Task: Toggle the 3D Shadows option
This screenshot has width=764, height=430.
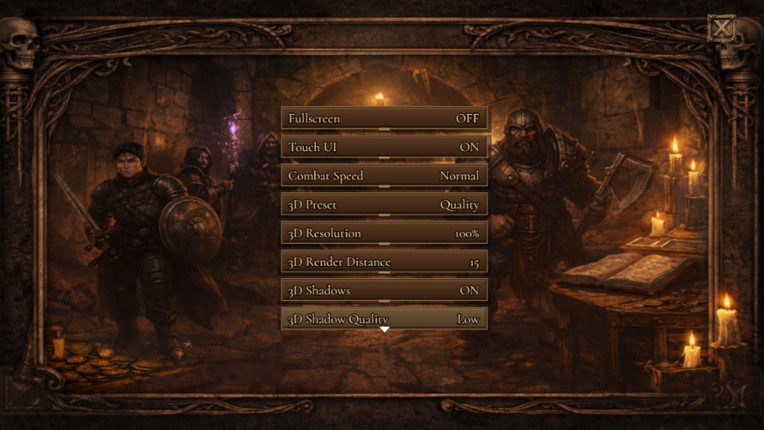Action: (x=384, y=291)
